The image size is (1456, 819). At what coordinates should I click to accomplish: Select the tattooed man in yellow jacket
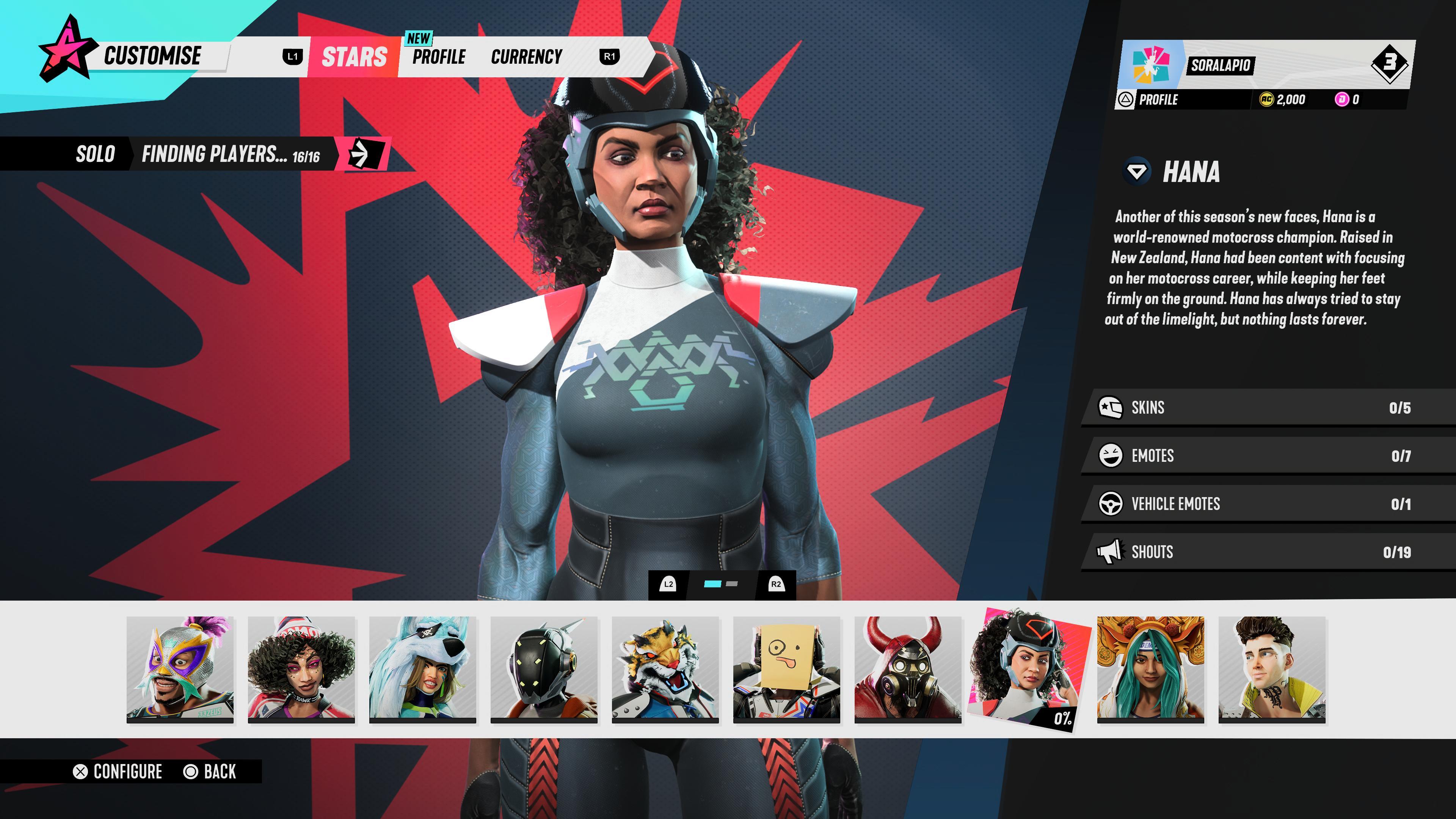pyautogui.click(x=1272, y=669)
